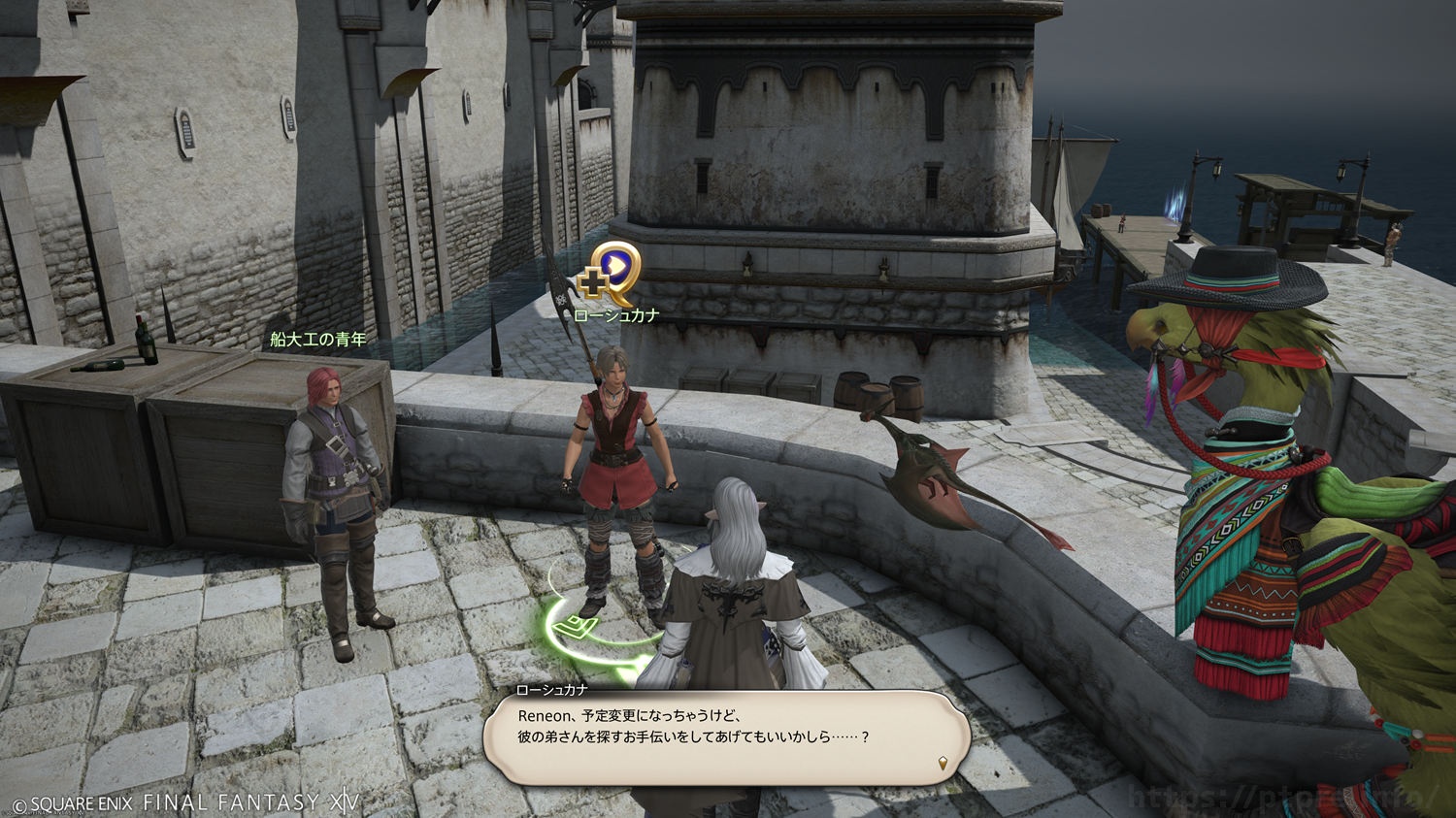Click the dialogue continue arrow indicator
This screenshot has width=1456, height=818.
[x=943, y=764]
